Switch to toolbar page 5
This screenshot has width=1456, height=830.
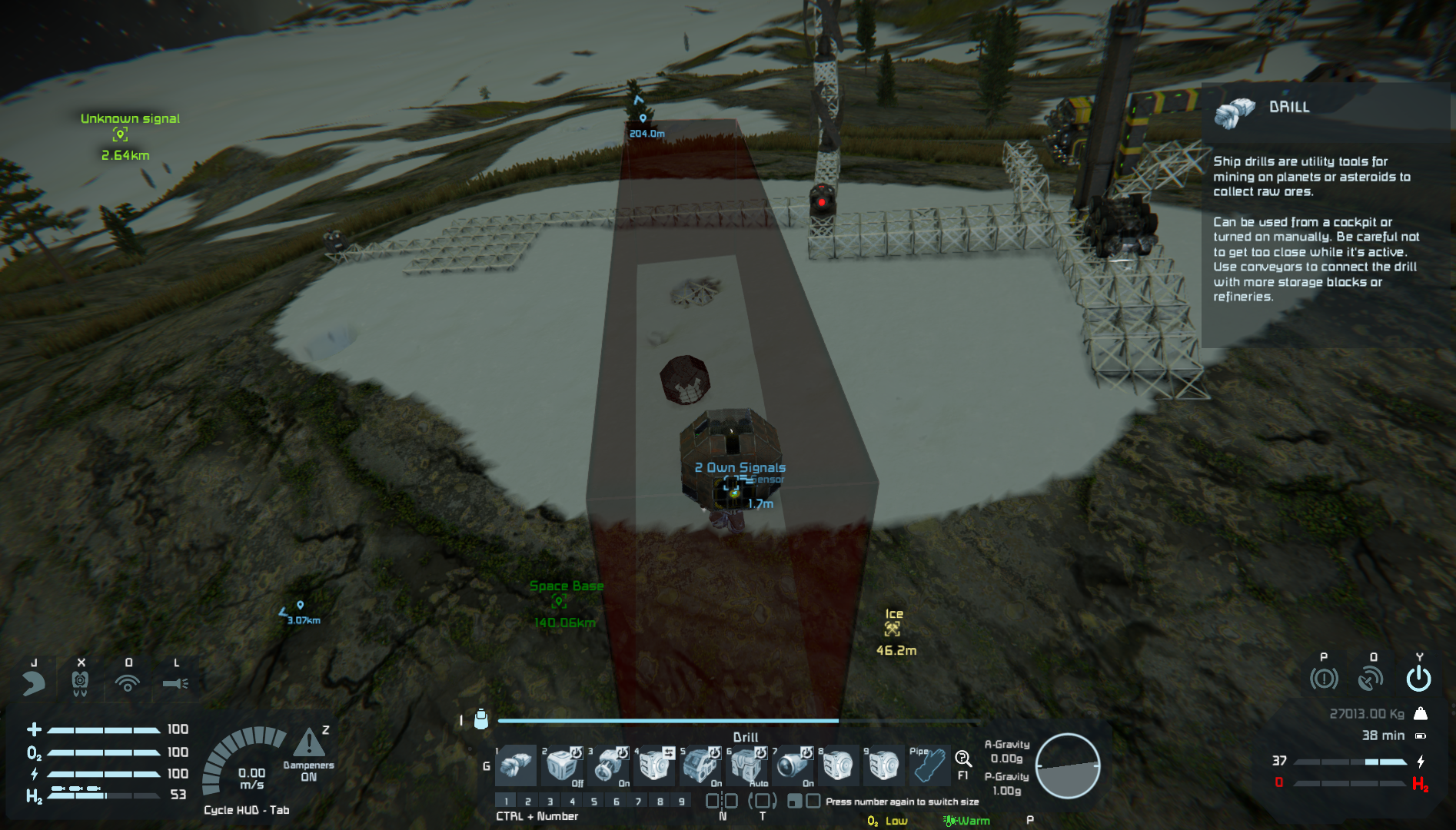click(593, 801)
